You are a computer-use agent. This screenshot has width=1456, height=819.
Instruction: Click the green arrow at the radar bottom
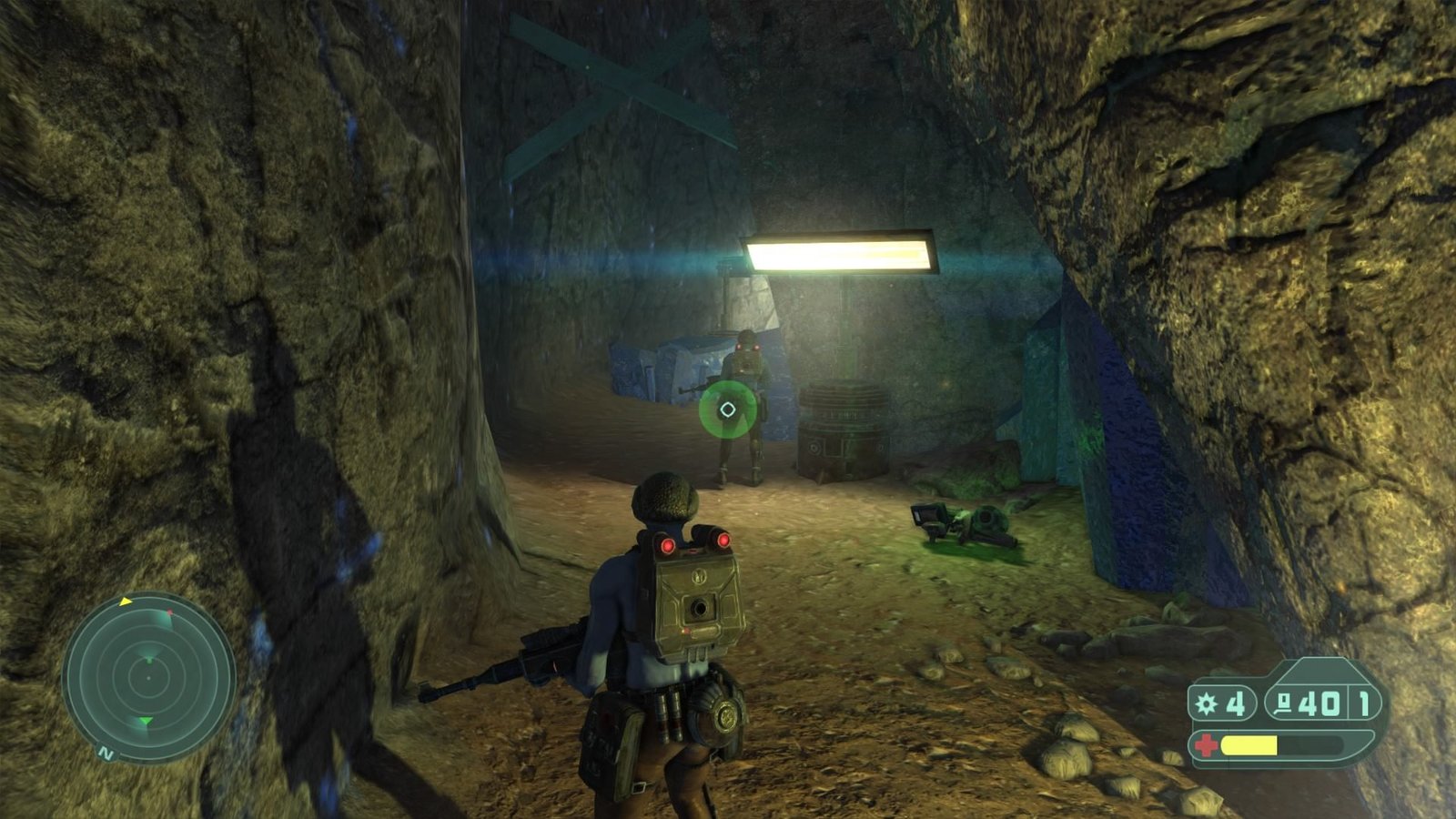(x=146, y=721)
